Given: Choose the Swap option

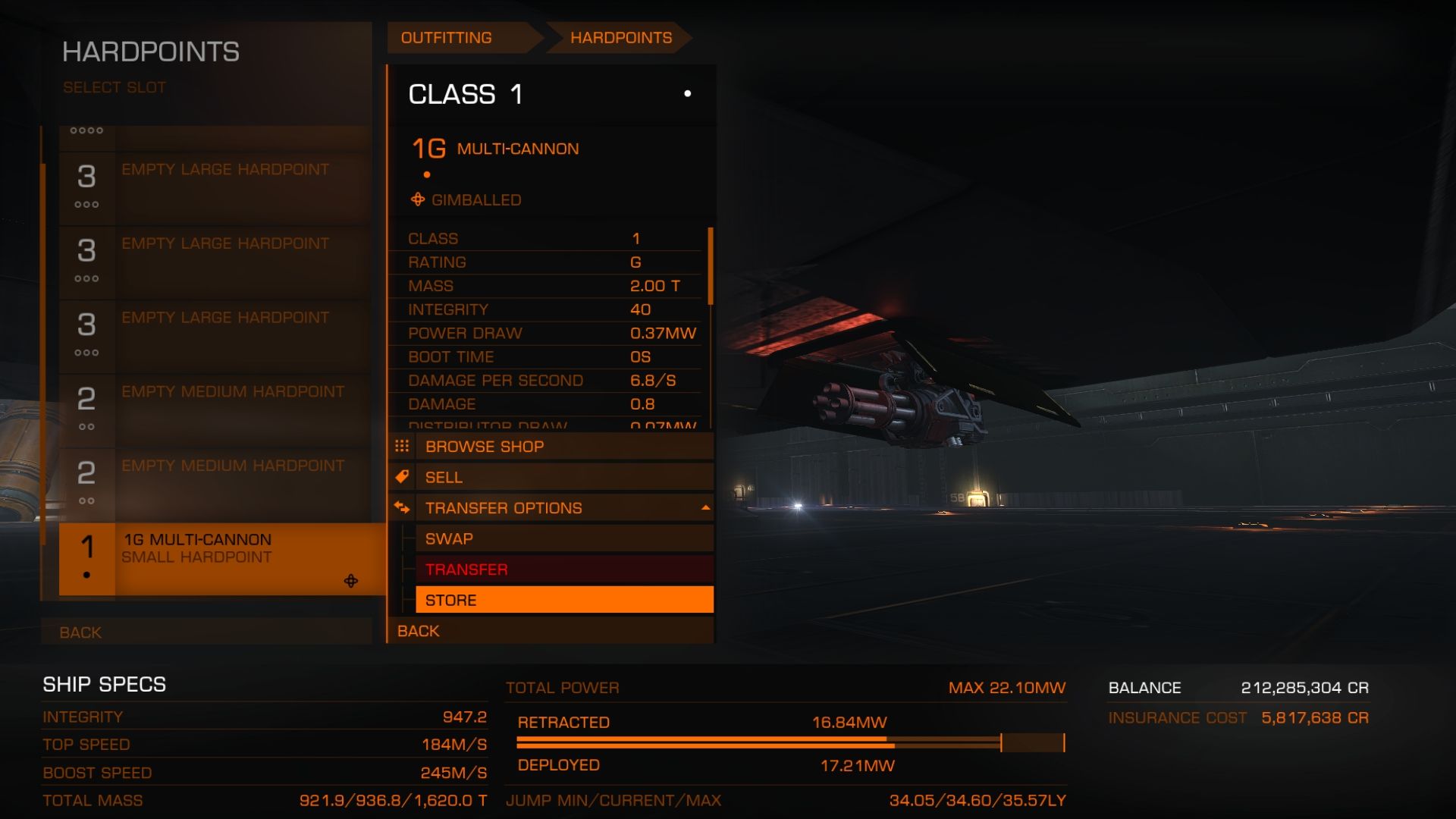Looking at the screenshot, I should click(563, 539).
